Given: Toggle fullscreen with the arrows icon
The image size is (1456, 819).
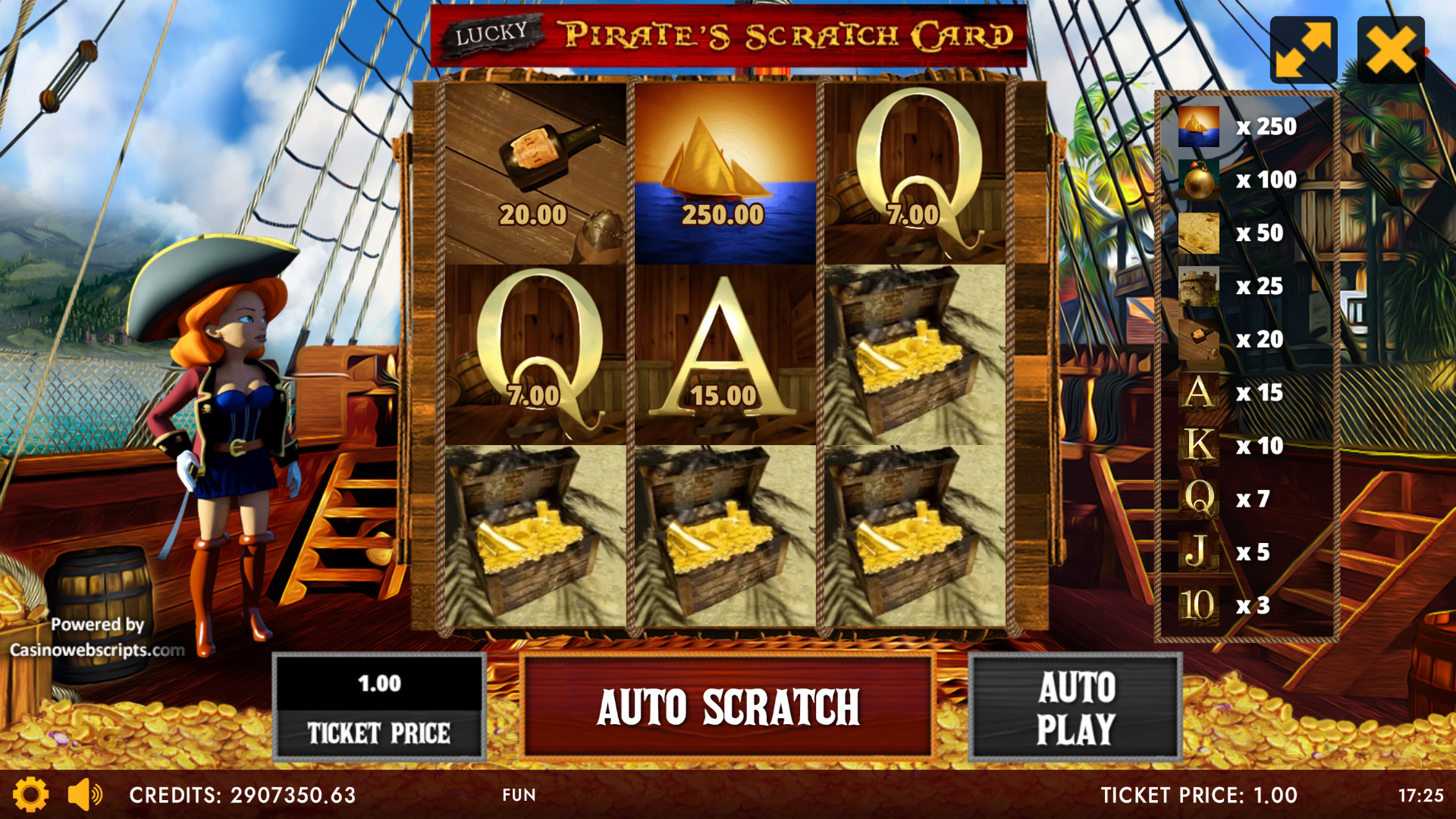Looking at the screenshot, I should [1303, 50].
